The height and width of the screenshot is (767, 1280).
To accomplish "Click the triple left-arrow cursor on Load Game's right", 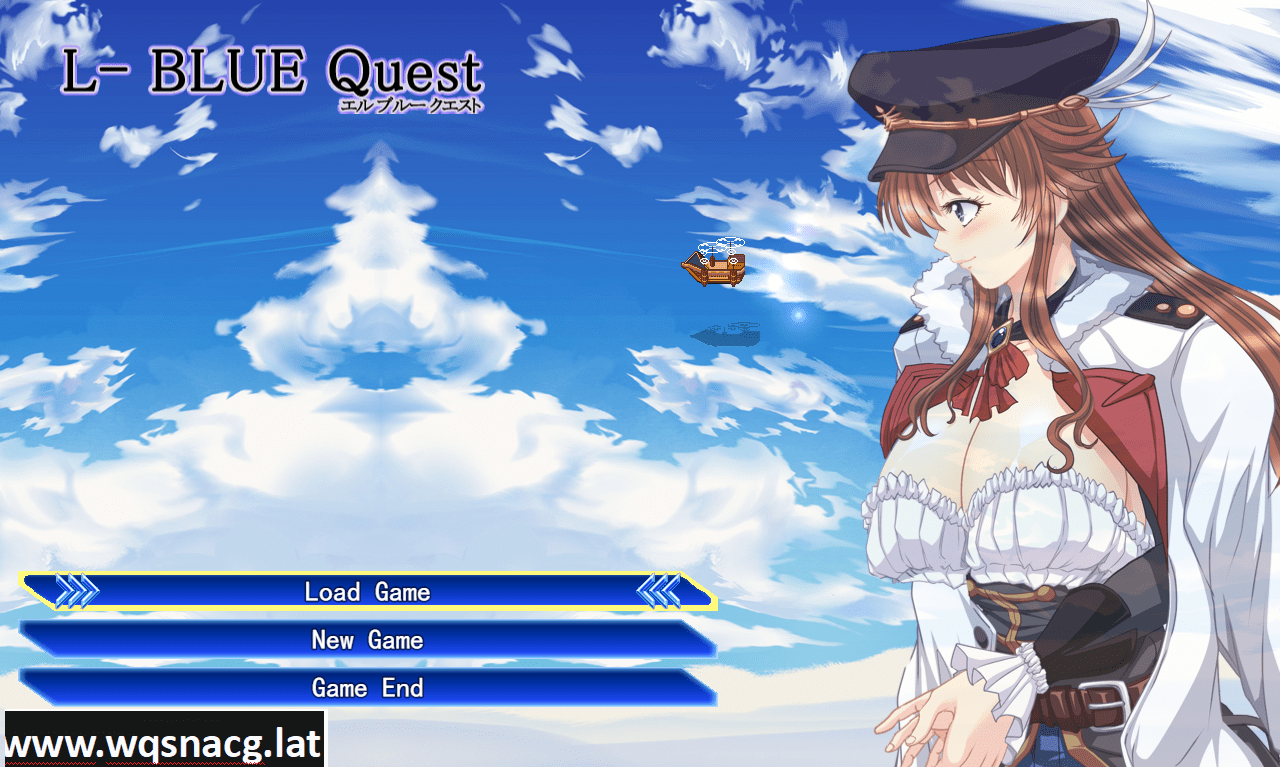I will 660,591.
